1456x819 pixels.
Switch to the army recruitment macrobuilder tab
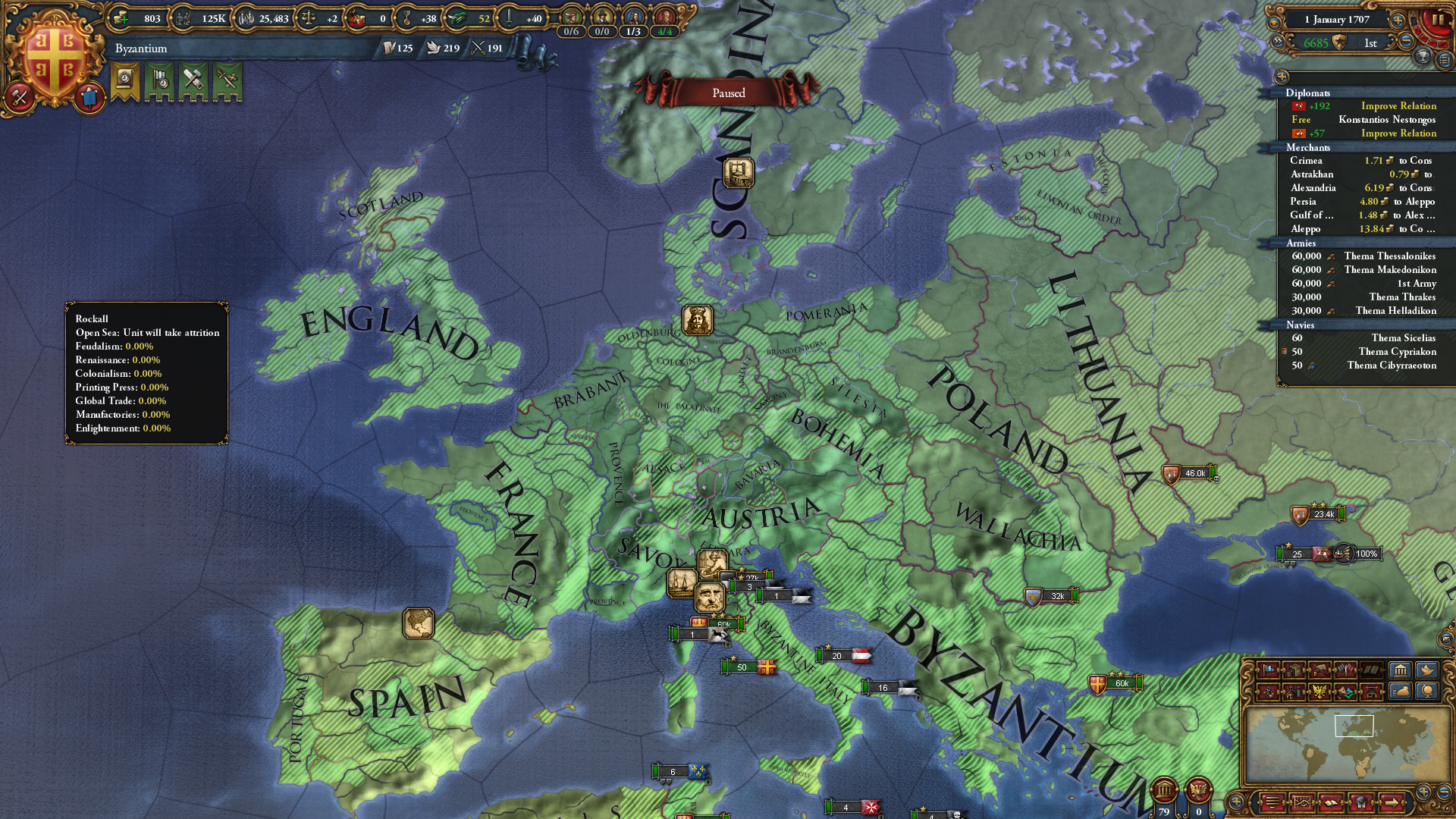1266,692
